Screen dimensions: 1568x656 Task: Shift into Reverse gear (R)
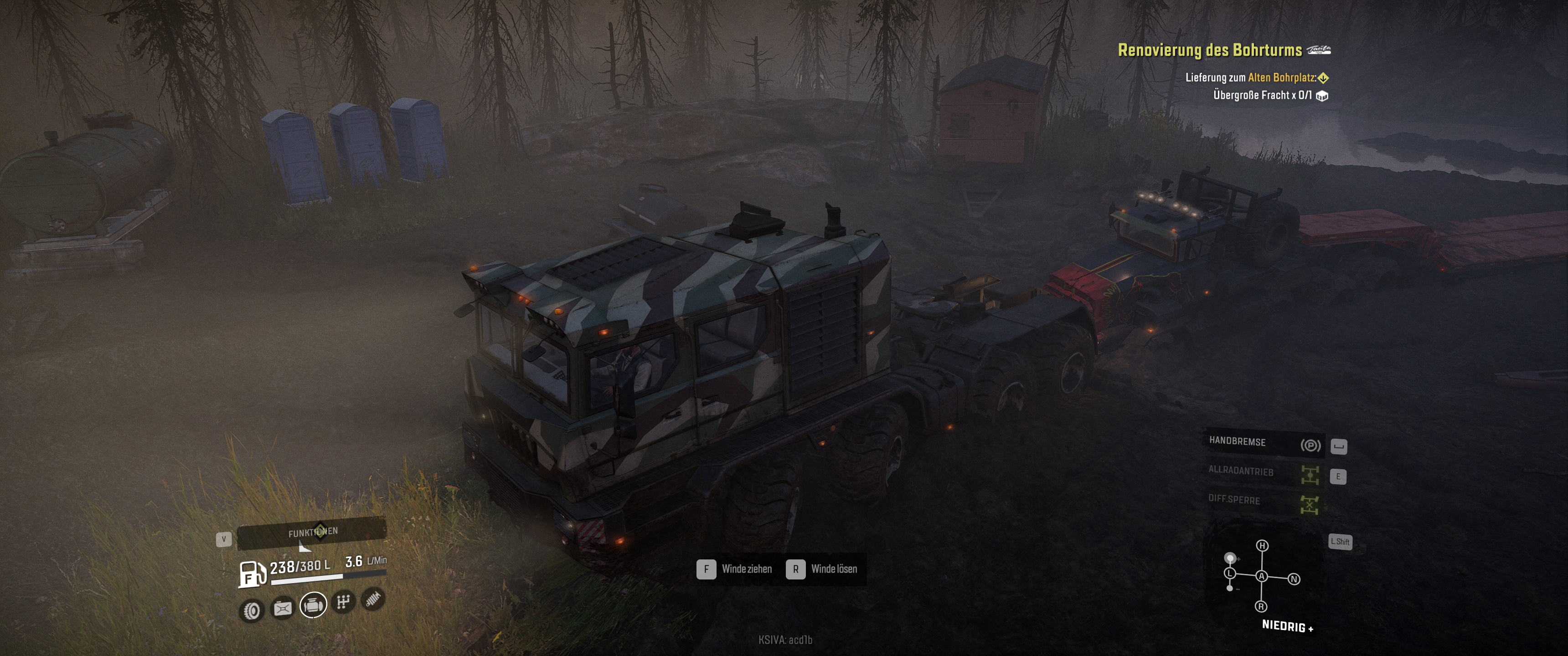(1261, 607)
